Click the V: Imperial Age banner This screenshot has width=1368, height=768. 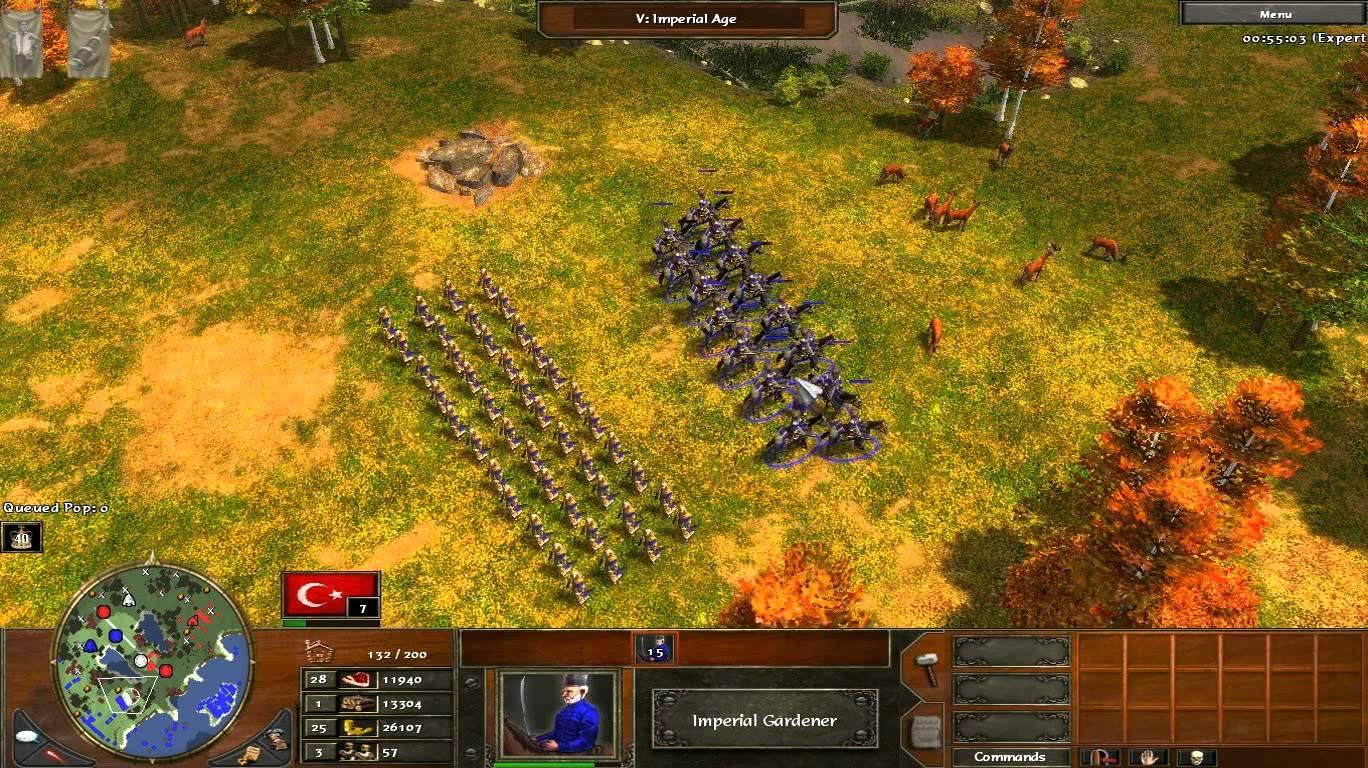pos(687,18)
